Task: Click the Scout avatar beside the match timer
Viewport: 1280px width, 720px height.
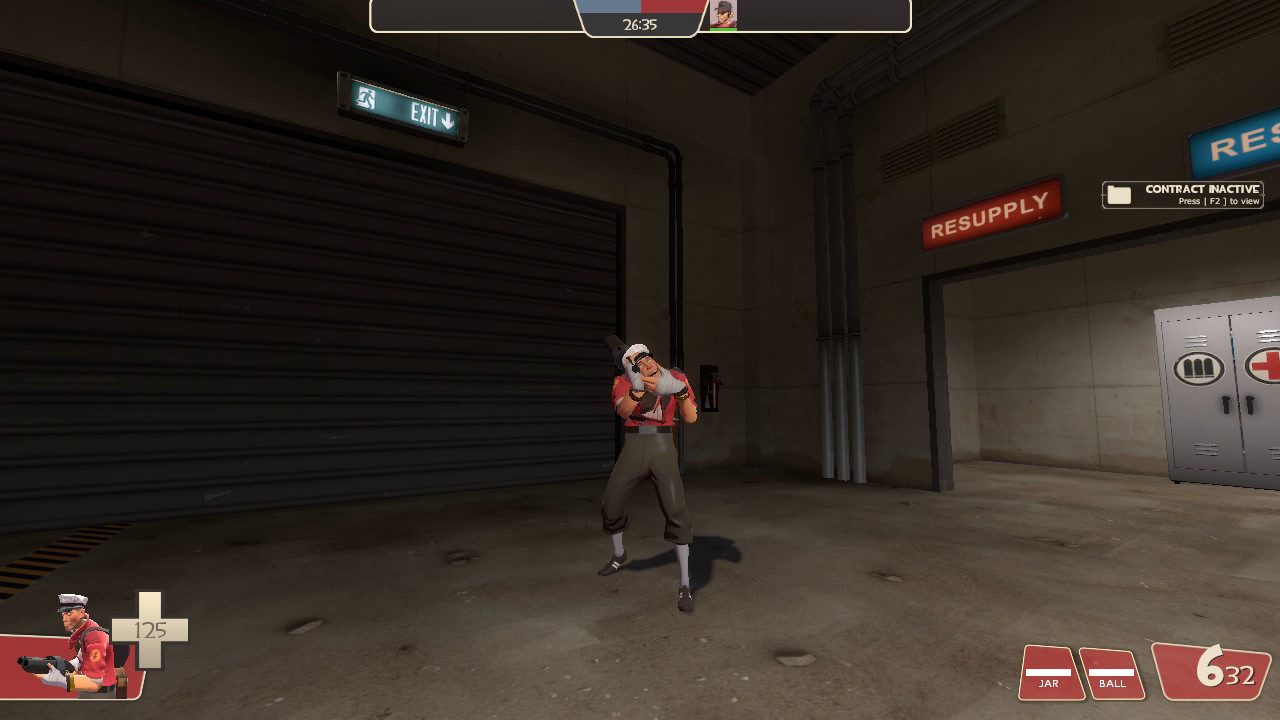Action: [x=724, y=15]
